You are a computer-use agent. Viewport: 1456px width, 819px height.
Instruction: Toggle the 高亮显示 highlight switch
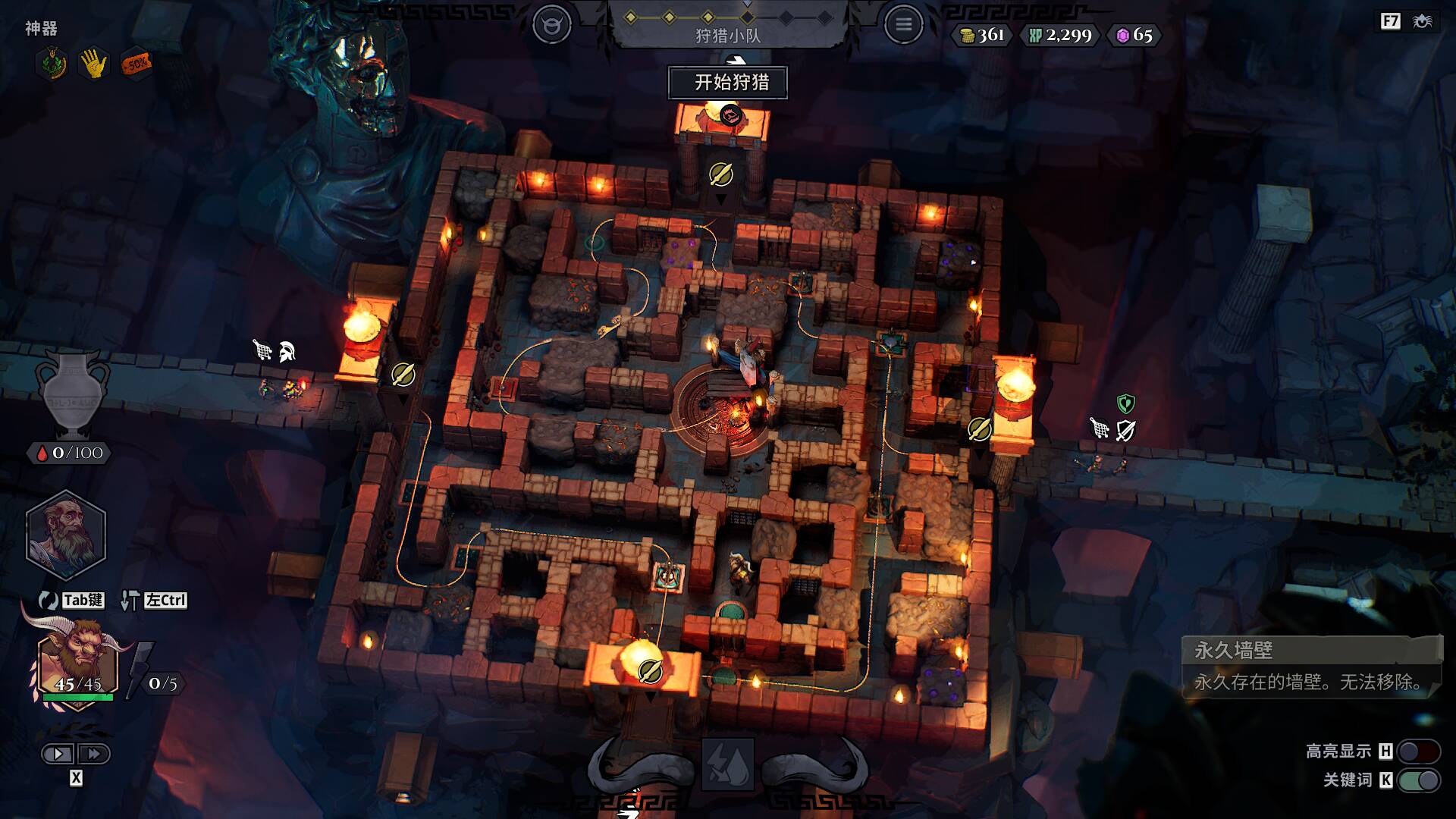pyautogui.click(x=1418, y=751)
